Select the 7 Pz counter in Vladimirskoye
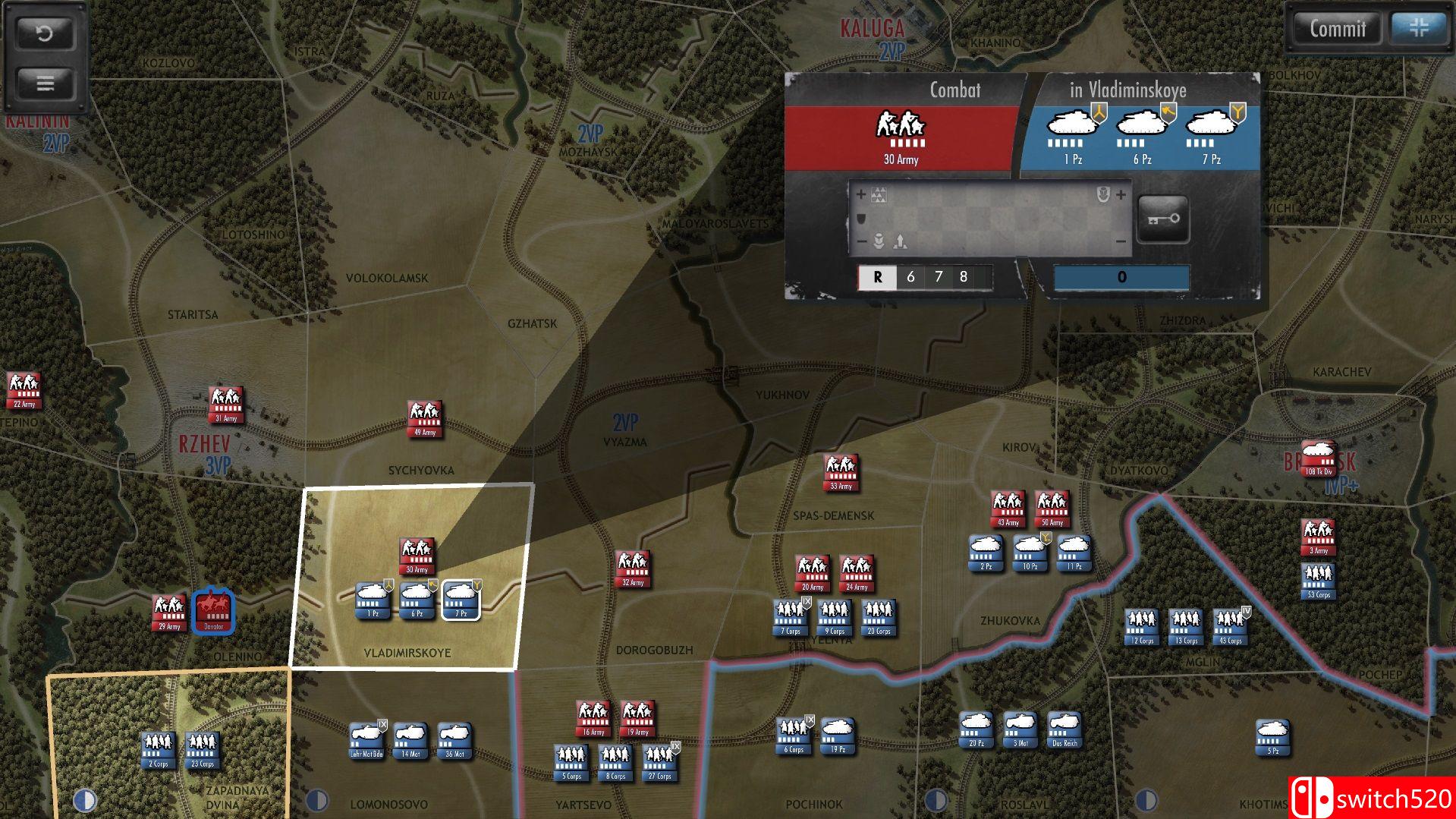1456x819 pixels. click(x=461, y=599)
